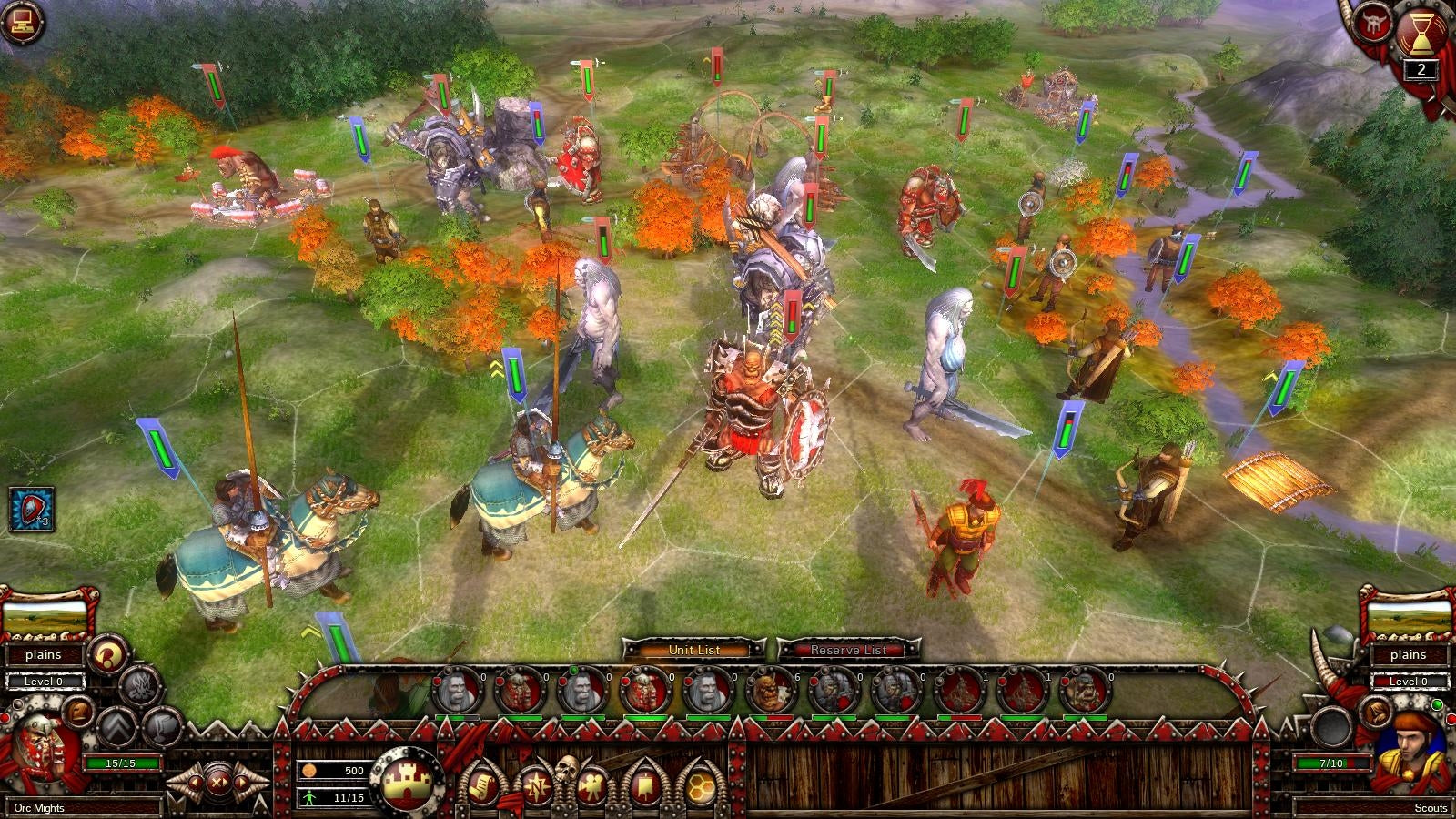1456x819 pixels.
Task: Click the right arrow to cycle next unit
Action: pyautogui.click(x=242, y=783)
